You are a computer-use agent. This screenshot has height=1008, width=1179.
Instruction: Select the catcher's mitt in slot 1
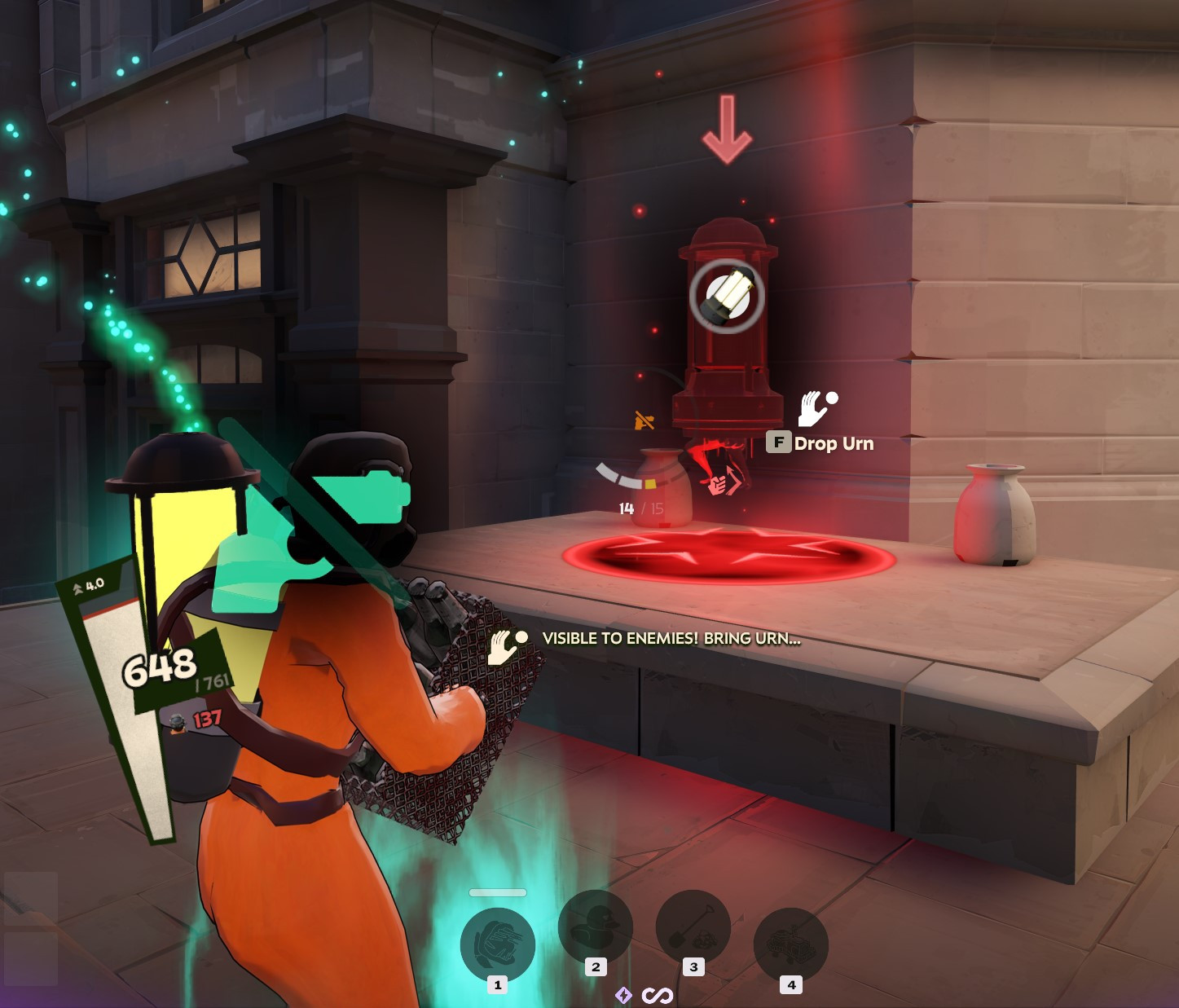pyautogui.click(x=498, y=943)
